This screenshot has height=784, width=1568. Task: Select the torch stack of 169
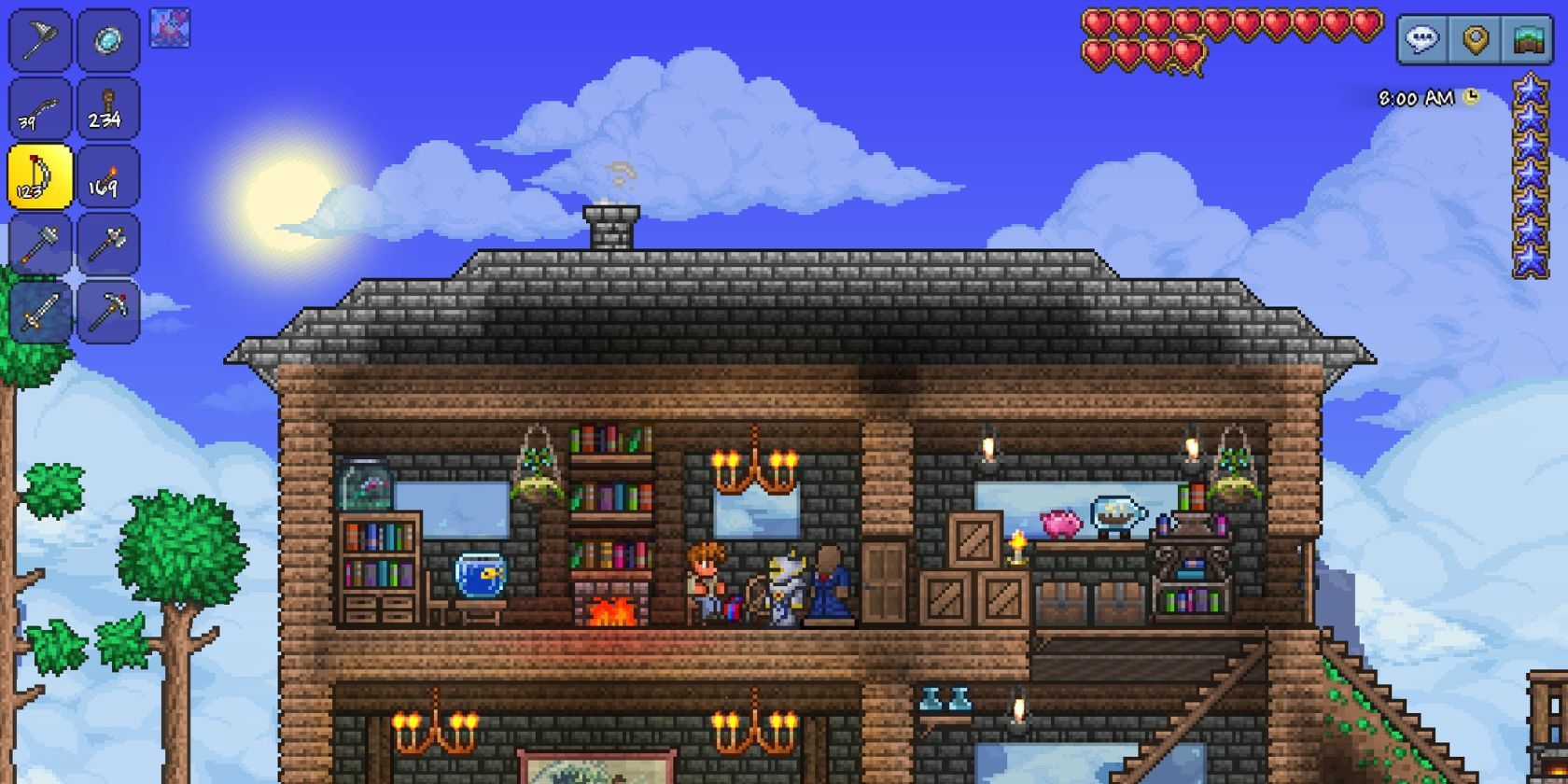[108, 176]
